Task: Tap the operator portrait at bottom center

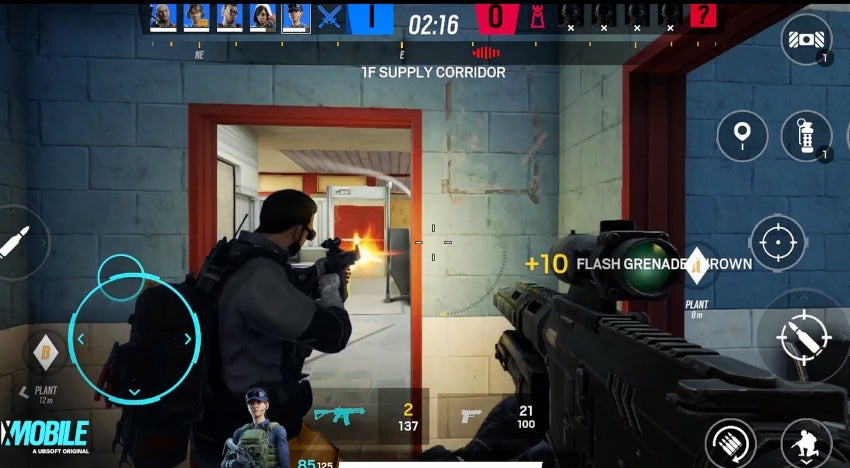Action: 258,432
